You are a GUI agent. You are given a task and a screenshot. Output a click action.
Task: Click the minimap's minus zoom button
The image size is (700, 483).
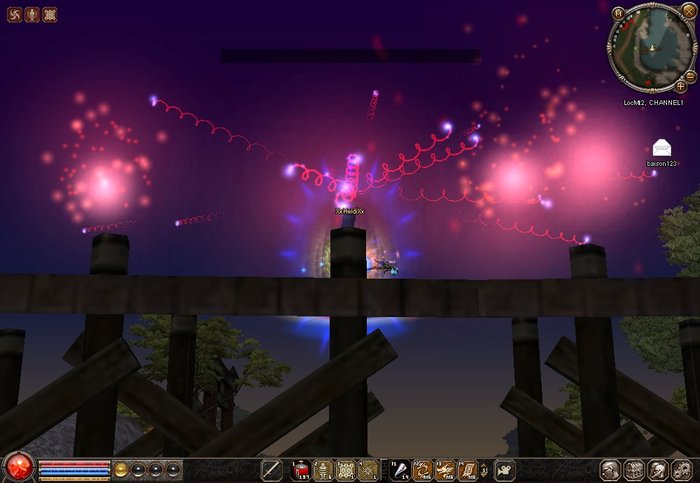pyautogui.click(x=691, y=75)
